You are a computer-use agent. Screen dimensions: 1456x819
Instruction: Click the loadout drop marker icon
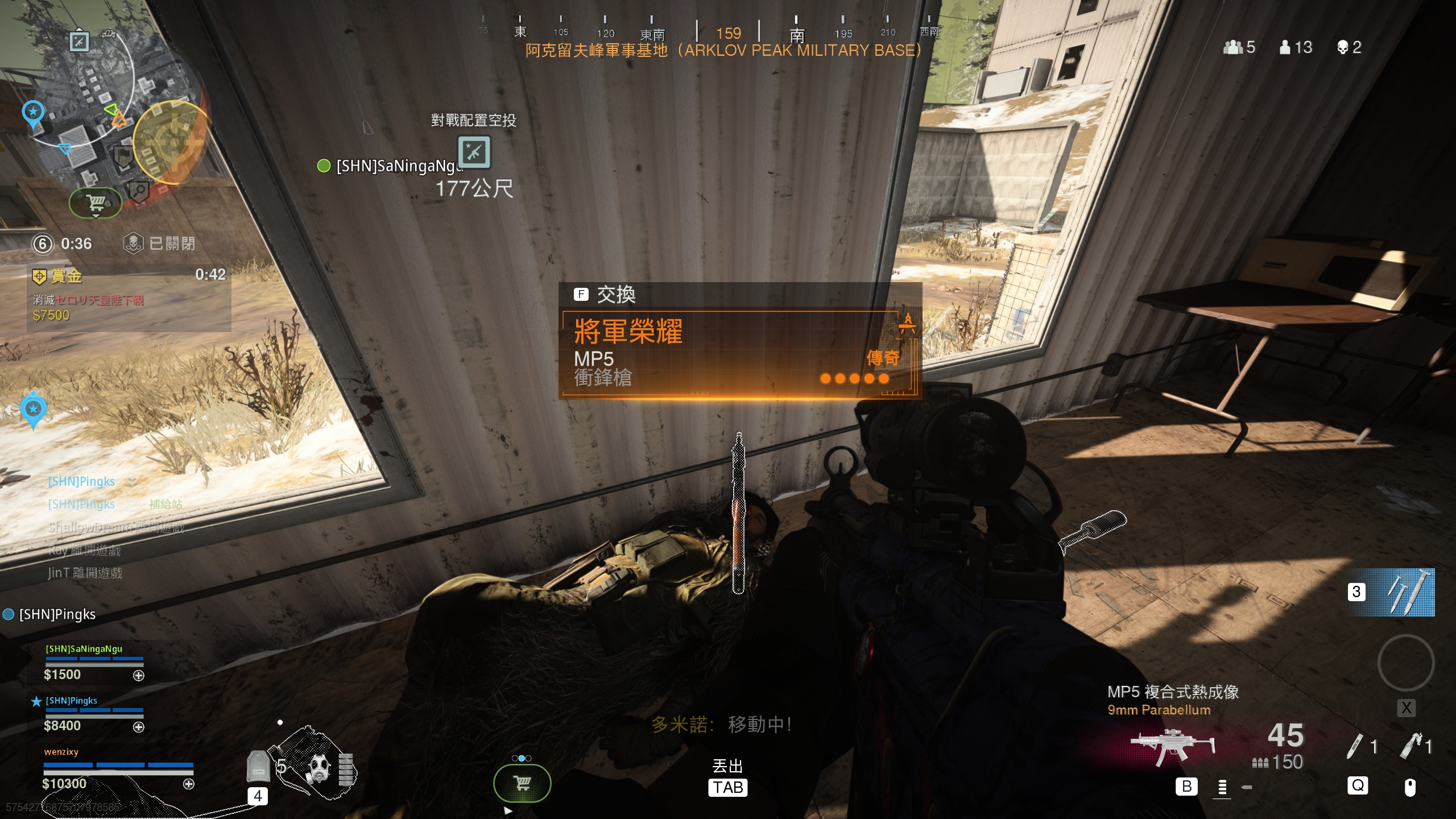click(474, 152)
